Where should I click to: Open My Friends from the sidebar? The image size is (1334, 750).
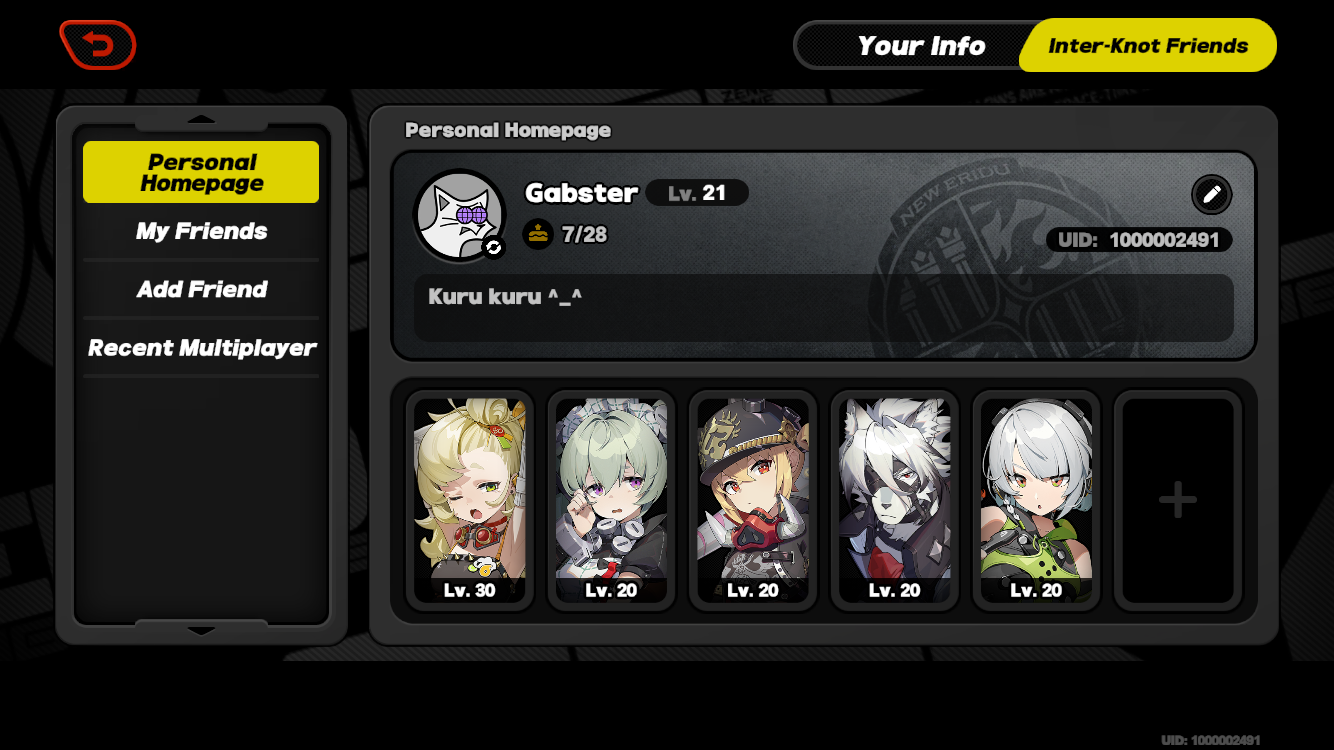pyautogui.click(x=200, y=231)
